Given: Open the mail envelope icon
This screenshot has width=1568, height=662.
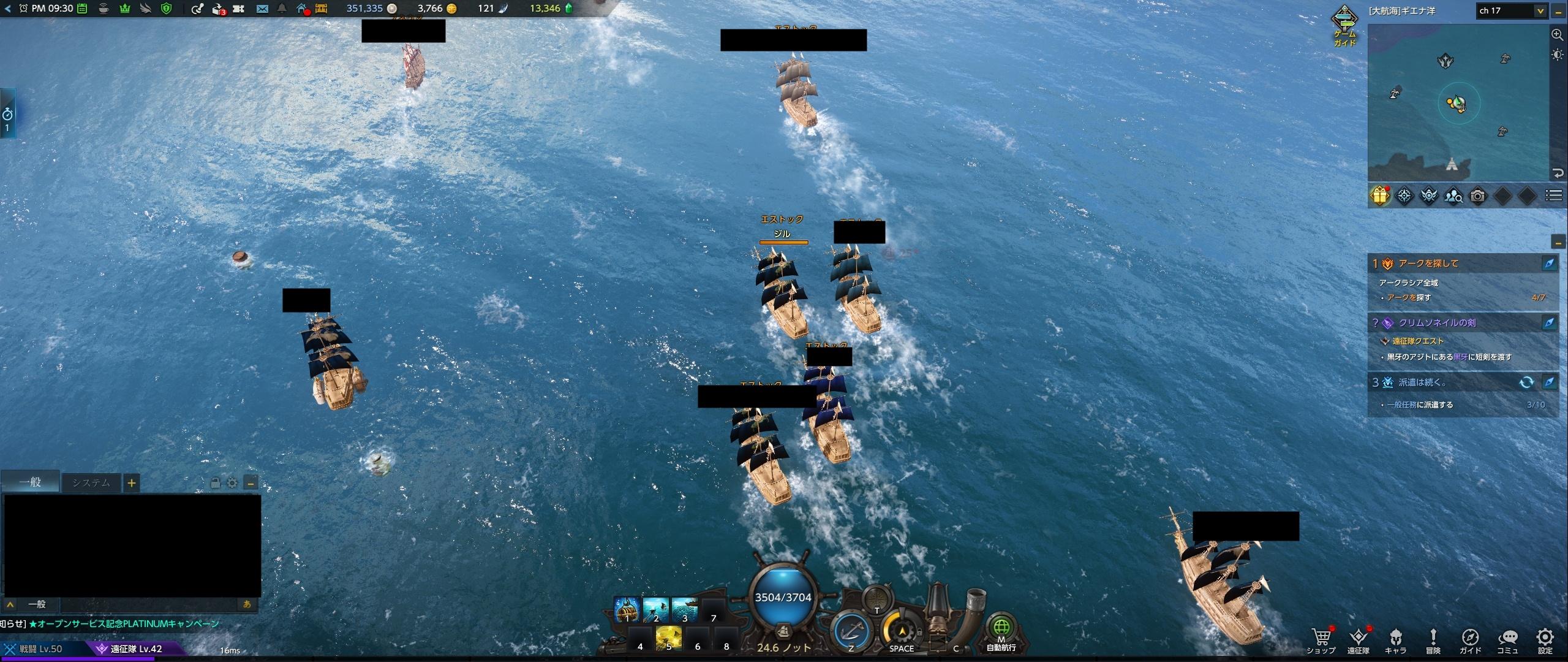Looking at the screenshot, I should pyautogui.click(x=262, y=9).
